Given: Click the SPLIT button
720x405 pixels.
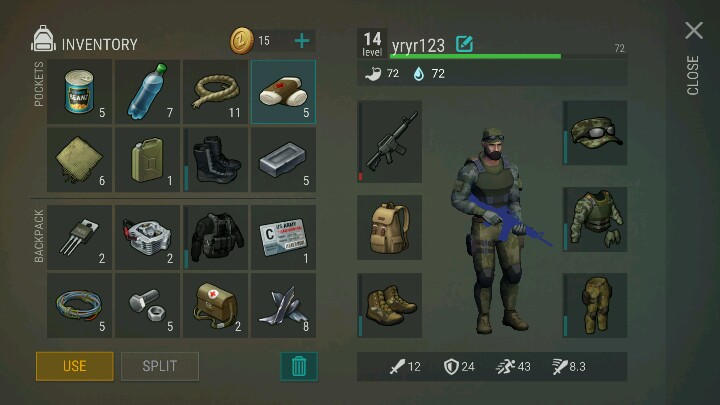Looking at the screenshot, I should [x=160, y=366].
